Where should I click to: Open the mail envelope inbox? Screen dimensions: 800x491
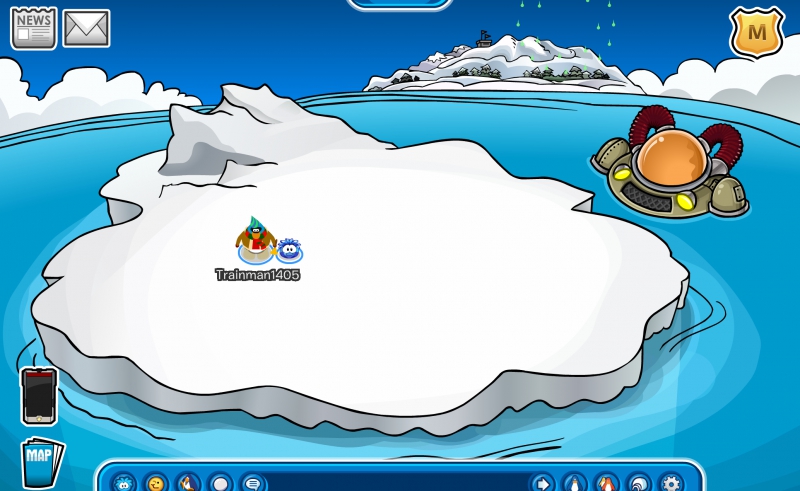coord(86,28)
